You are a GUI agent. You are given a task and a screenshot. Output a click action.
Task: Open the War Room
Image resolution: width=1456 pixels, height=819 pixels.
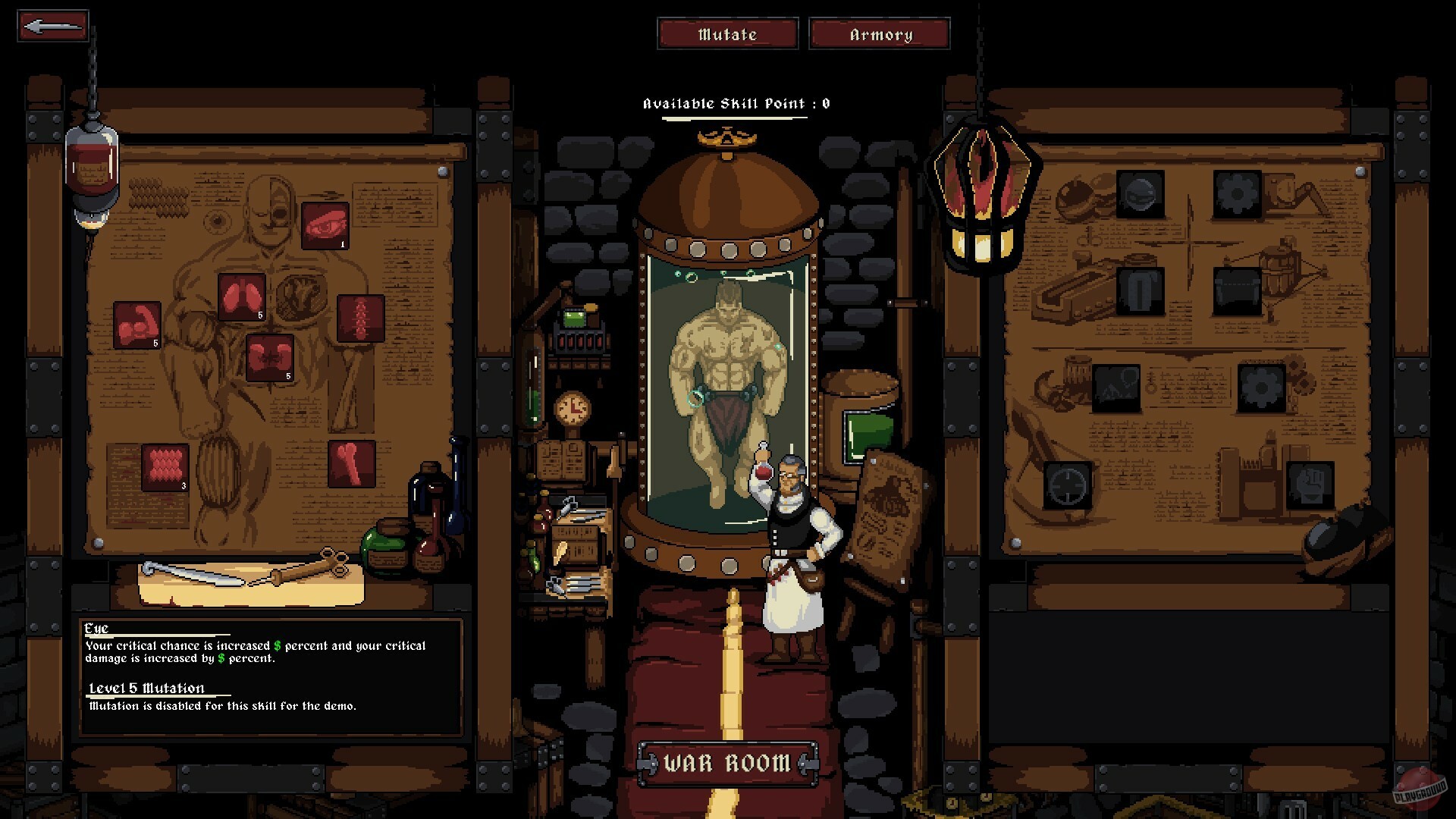click(726, 762)
